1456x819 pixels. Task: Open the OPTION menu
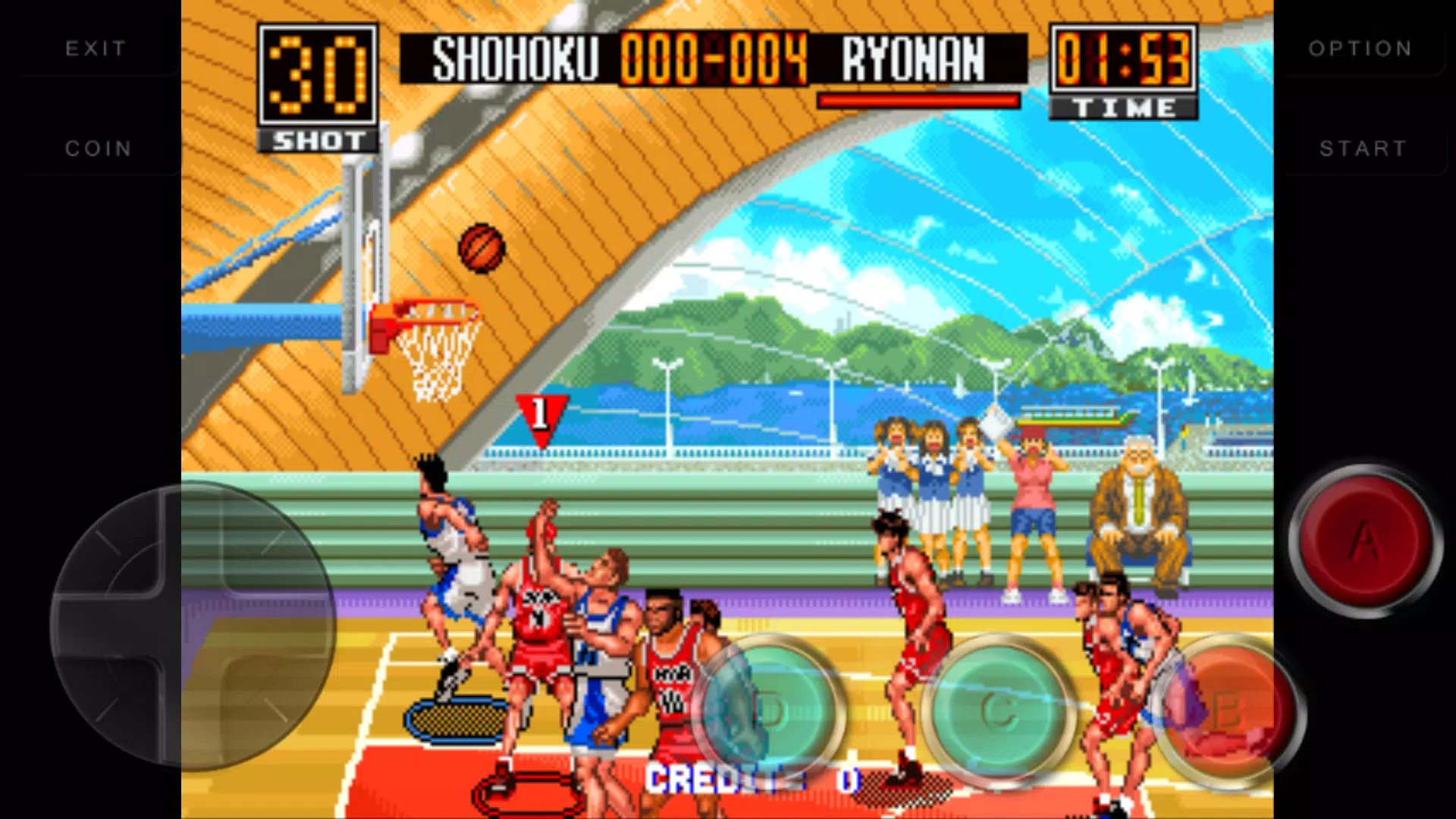coord(1360,48)
